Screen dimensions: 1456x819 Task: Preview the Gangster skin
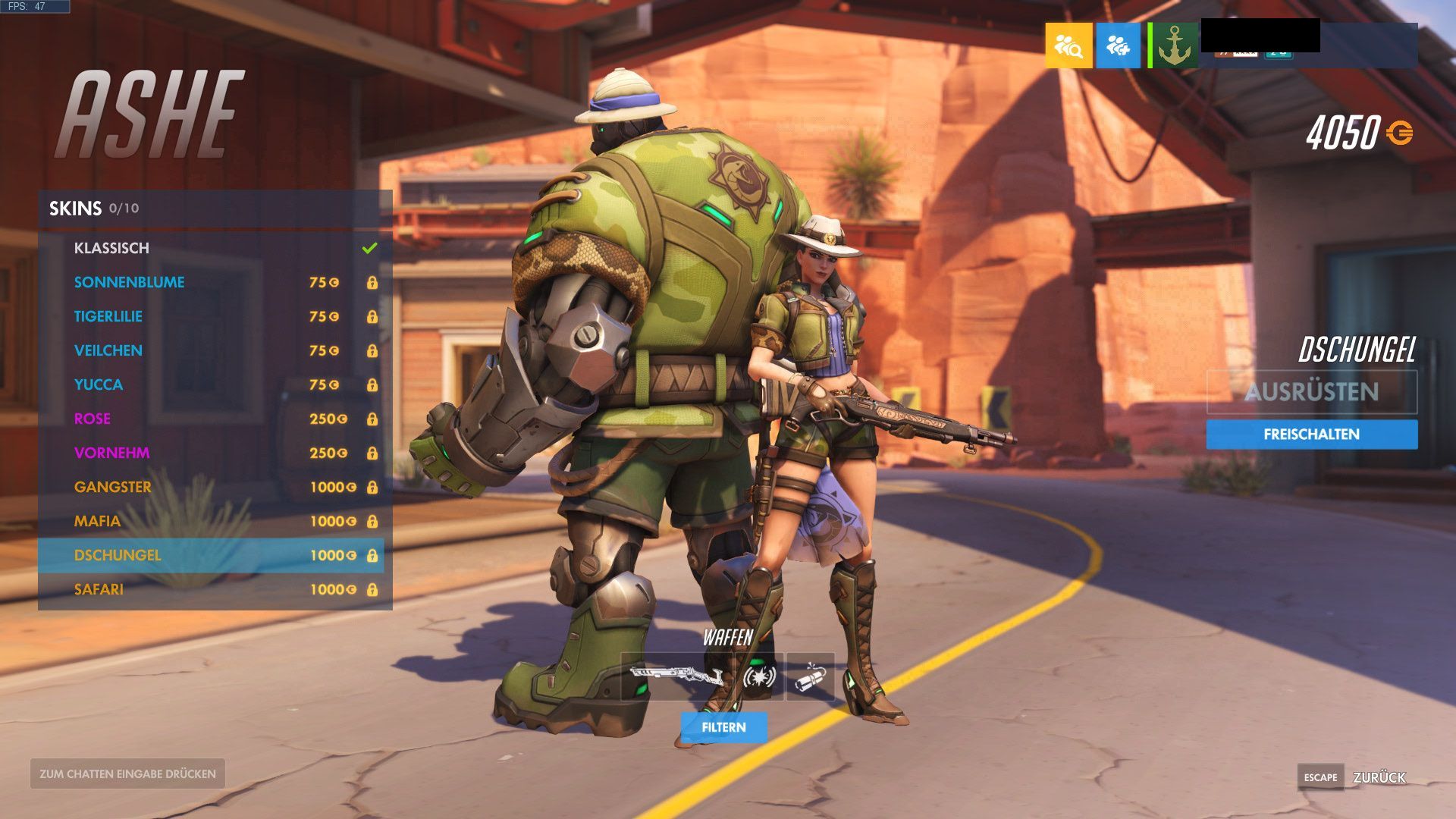211,487
